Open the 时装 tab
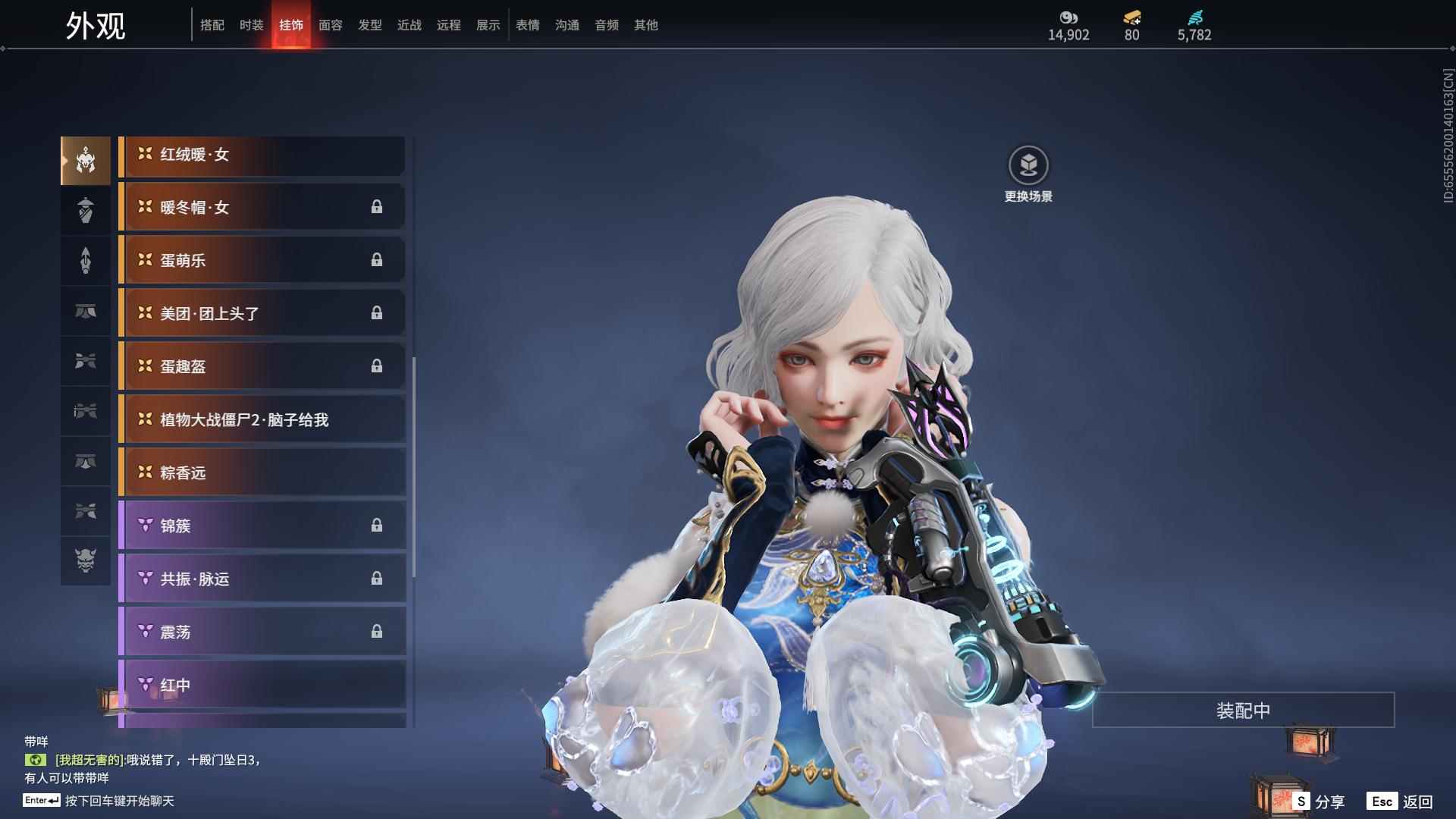Screen dimensions: 1456x819 252,25
